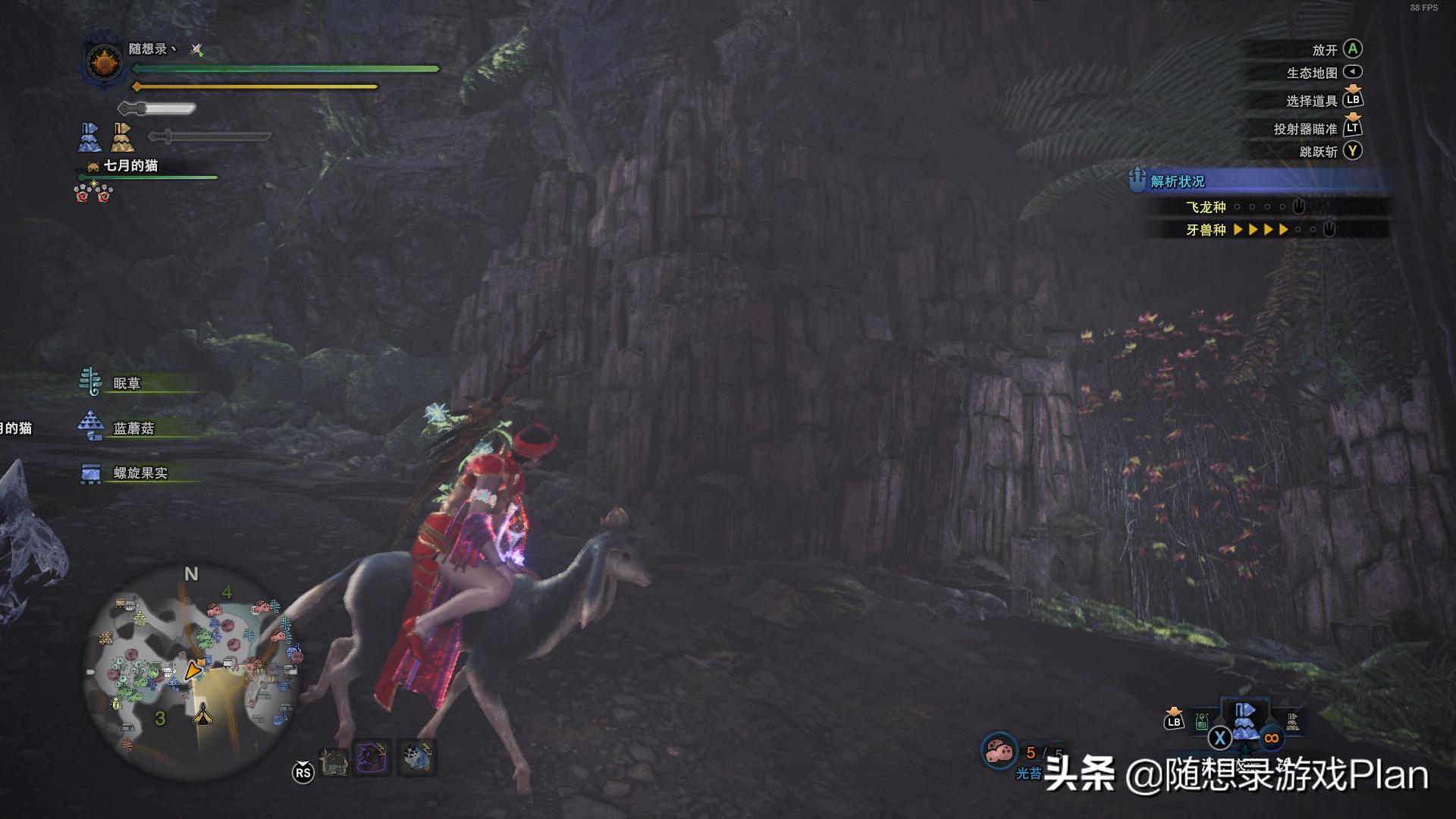Click the blue monster icon near the minimap
The image size is (1456, 819).
(x=416, y=758)
